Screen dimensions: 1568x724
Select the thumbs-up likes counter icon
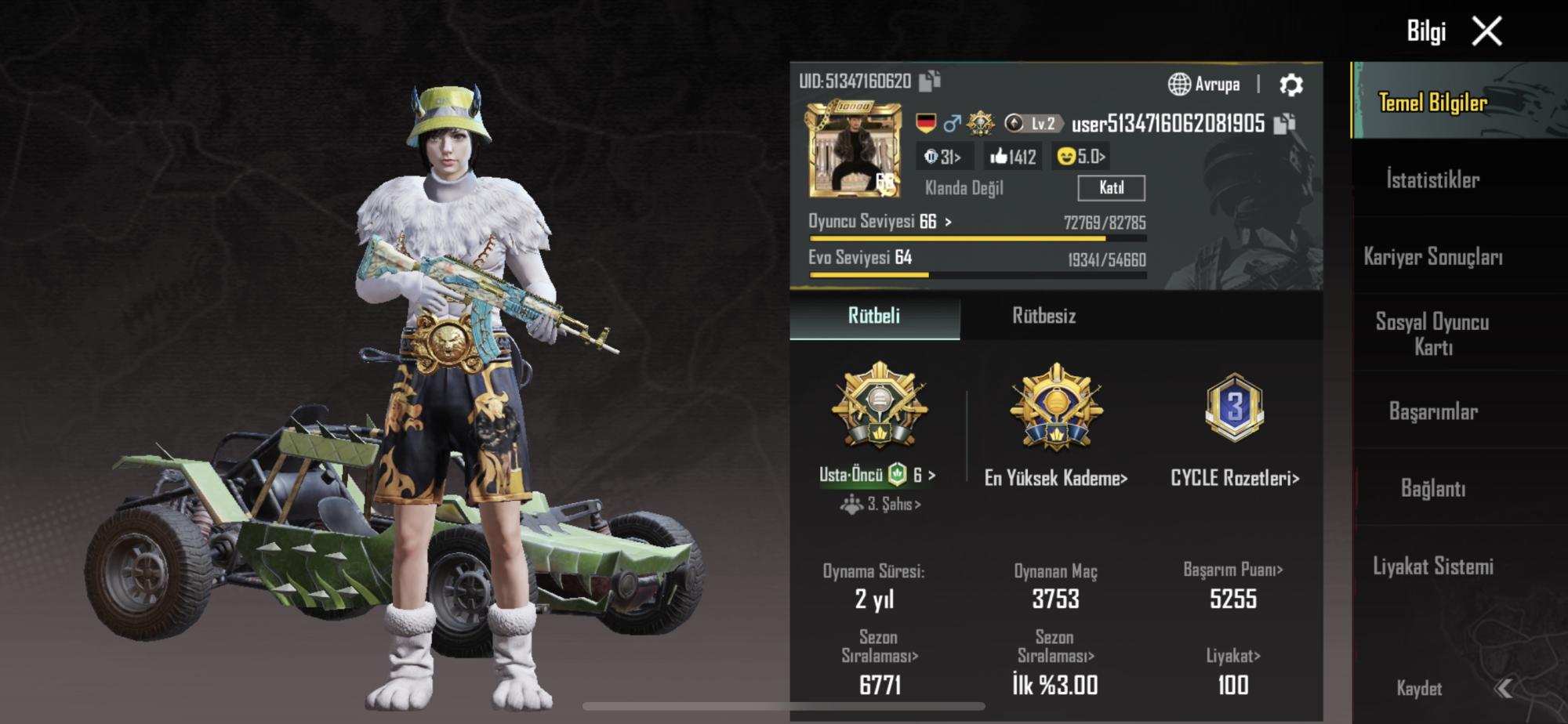pyautogui.click(x=1001, y=157)
